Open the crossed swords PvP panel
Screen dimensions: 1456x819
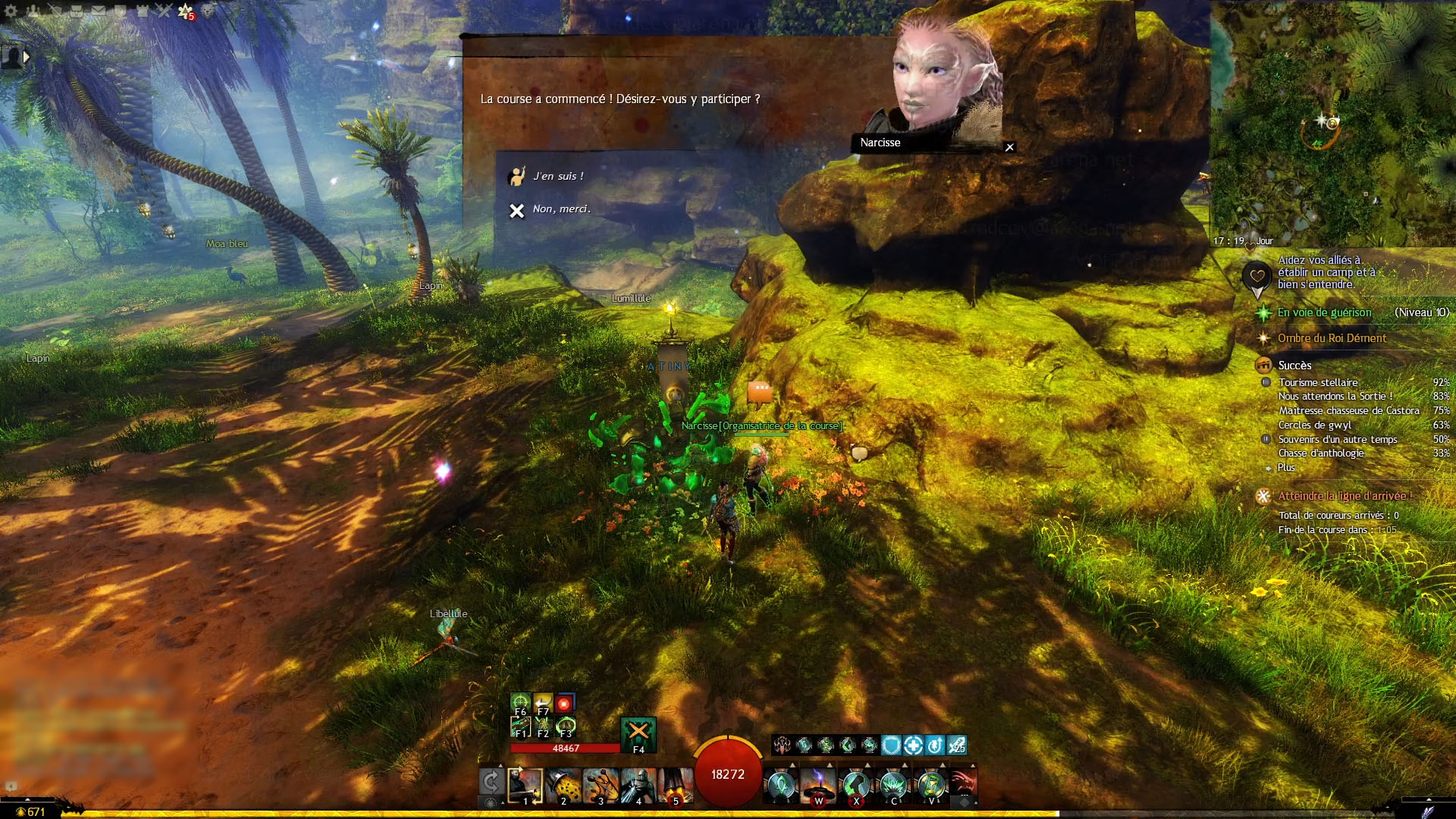(x=164, y=11)
